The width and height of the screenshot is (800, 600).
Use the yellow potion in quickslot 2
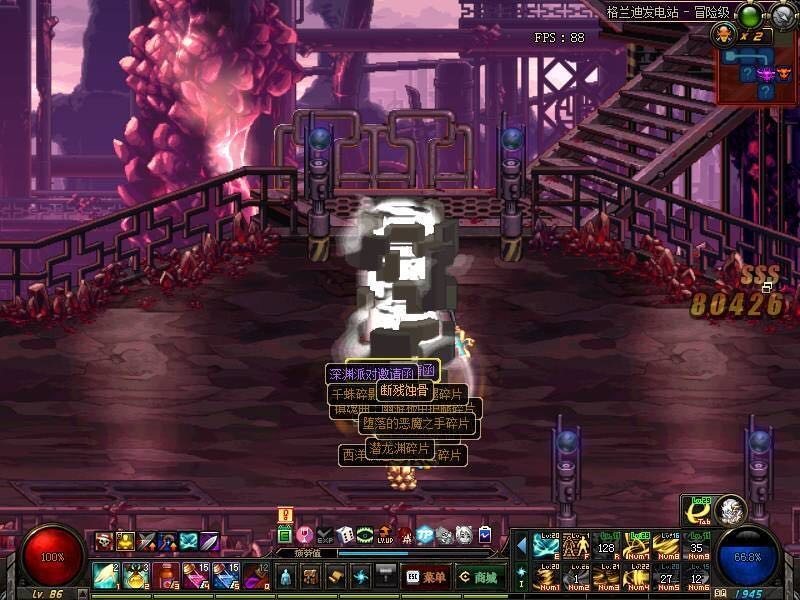click(135, 576)
